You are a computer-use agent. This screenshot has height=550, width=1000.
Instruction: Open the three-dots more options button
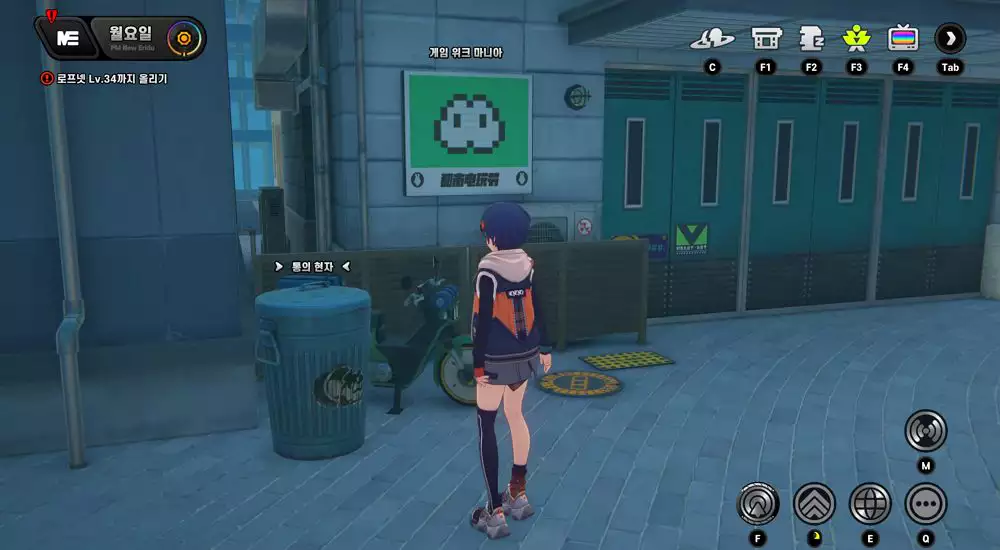click(x=925, y=503)
